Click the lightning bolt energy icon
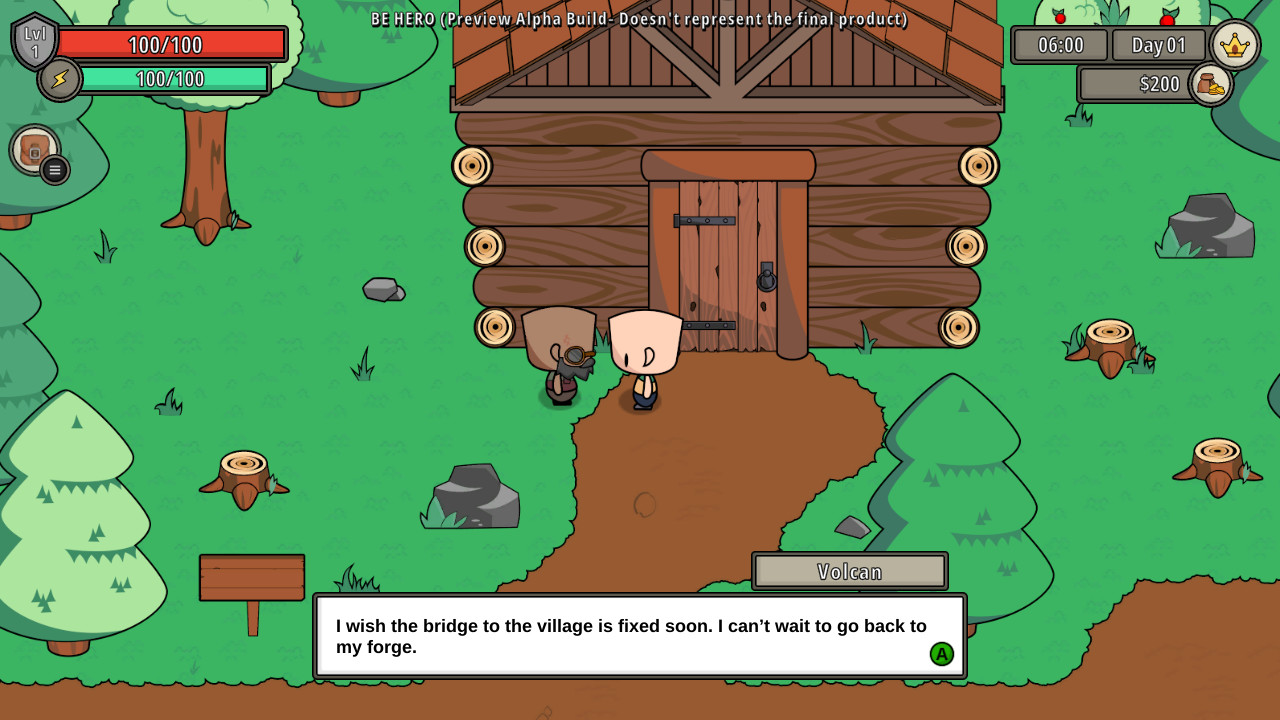1280x720 pixels. [58, 80]
